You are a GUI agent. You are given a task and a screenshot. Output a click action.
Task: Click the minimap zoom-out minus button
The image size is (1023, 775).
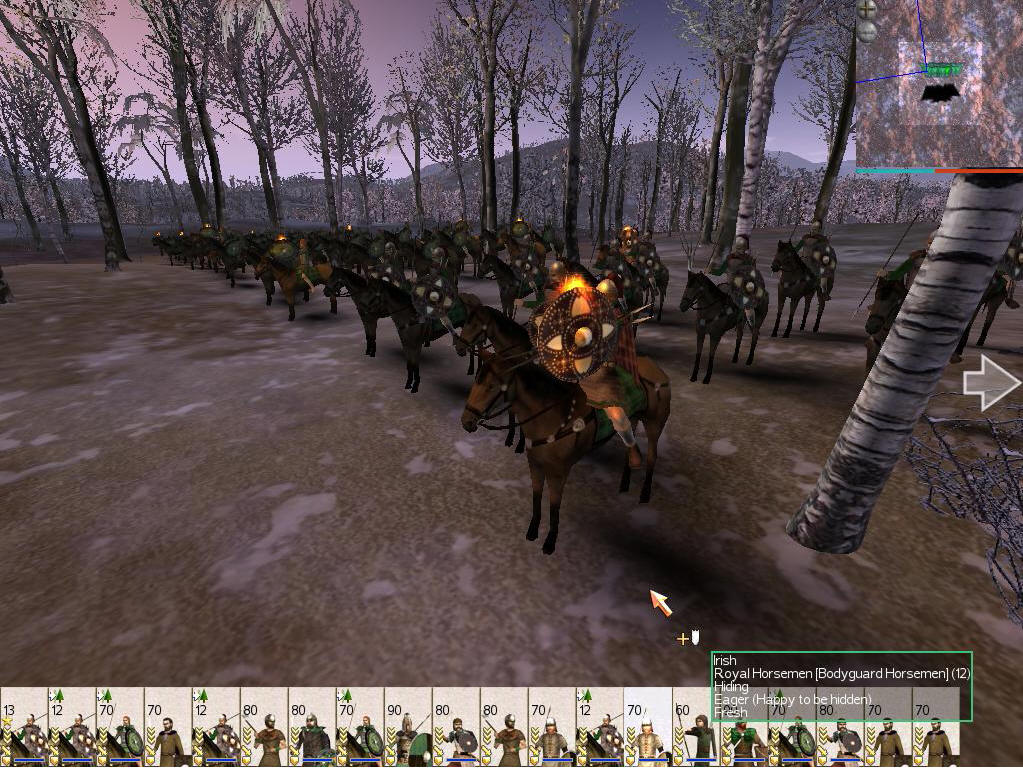(x=867, y=31)
